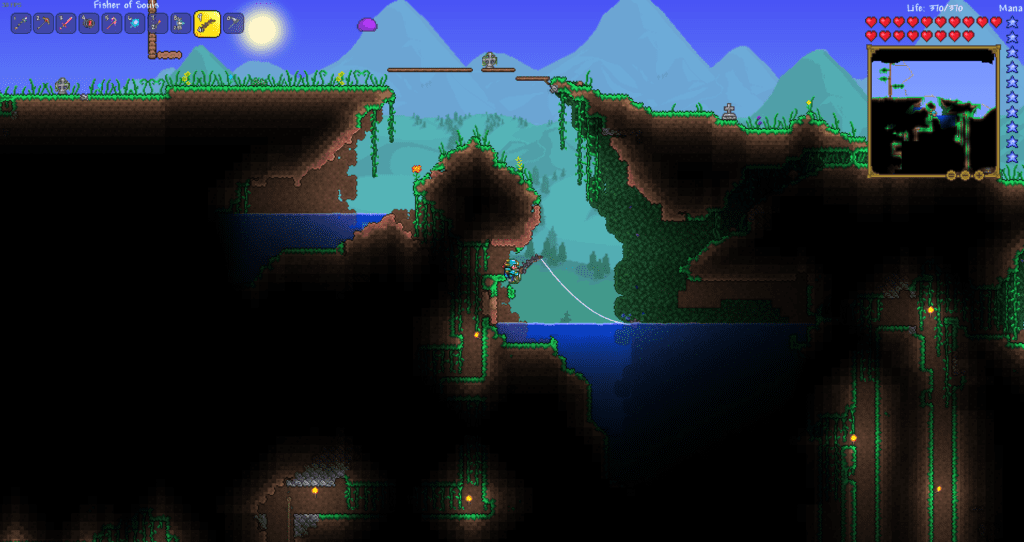Select the highlighted Fisher of Souls rod

click(207, 23)
